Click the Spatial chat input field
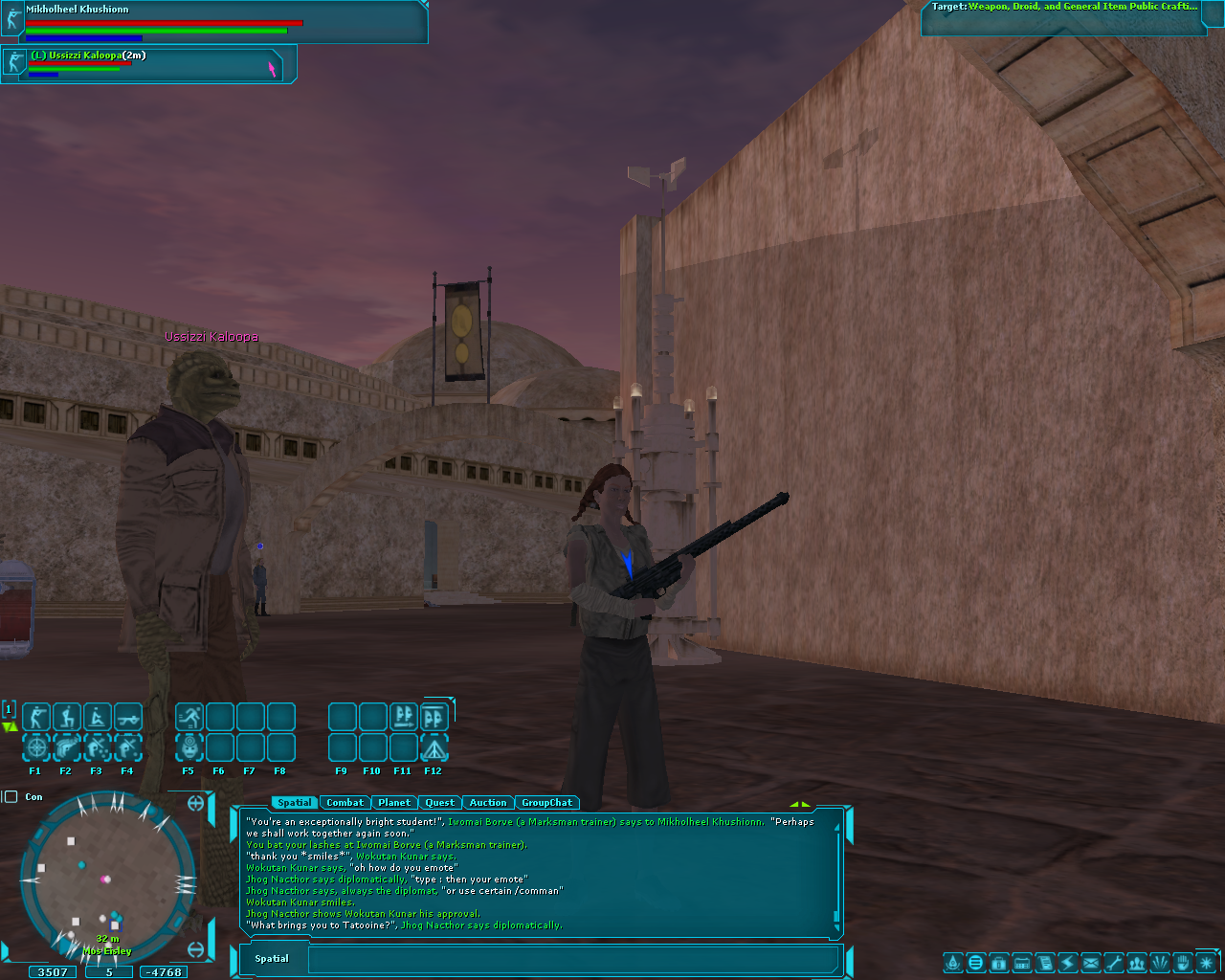The height and width of the screenshot is (980, 1225). click(572, 959)
